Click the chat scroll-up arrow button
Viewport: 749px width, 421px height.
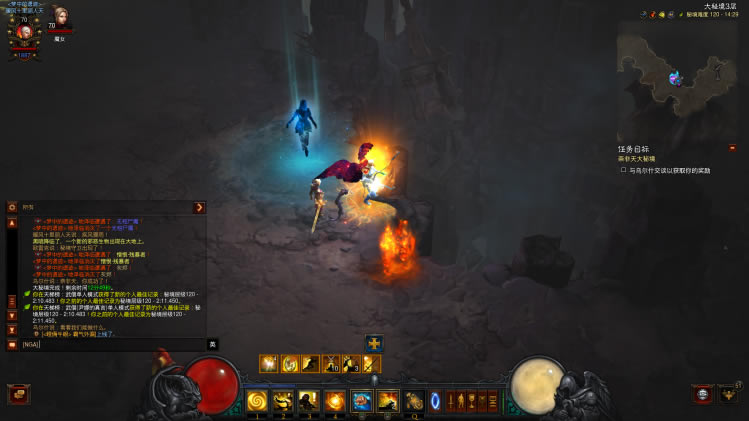[12, 223]
